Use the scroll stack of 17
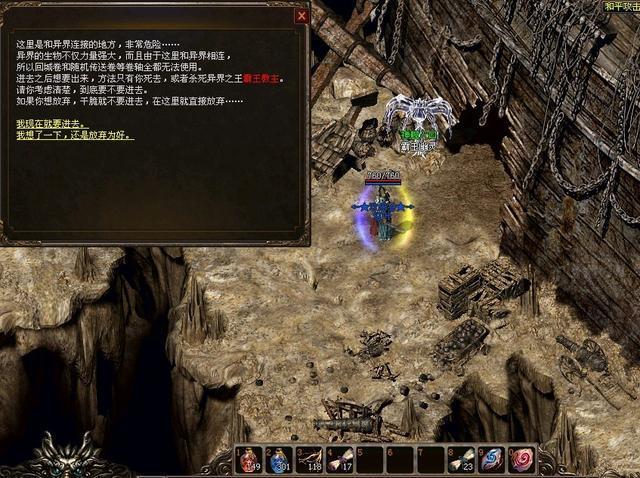 pyautogui.click(x=340, y=460)
